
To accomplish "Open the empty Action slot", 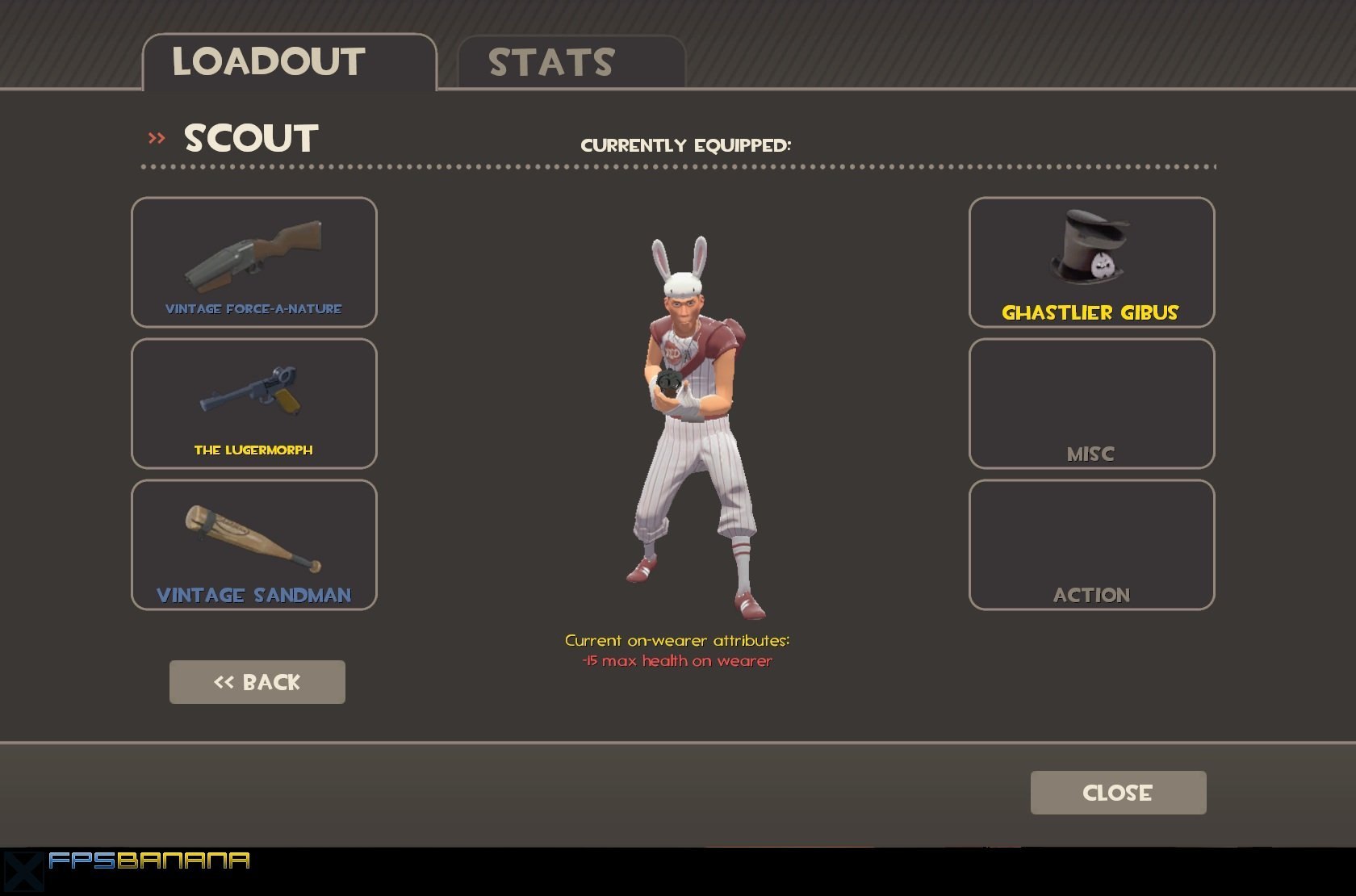I will 1091,545.
